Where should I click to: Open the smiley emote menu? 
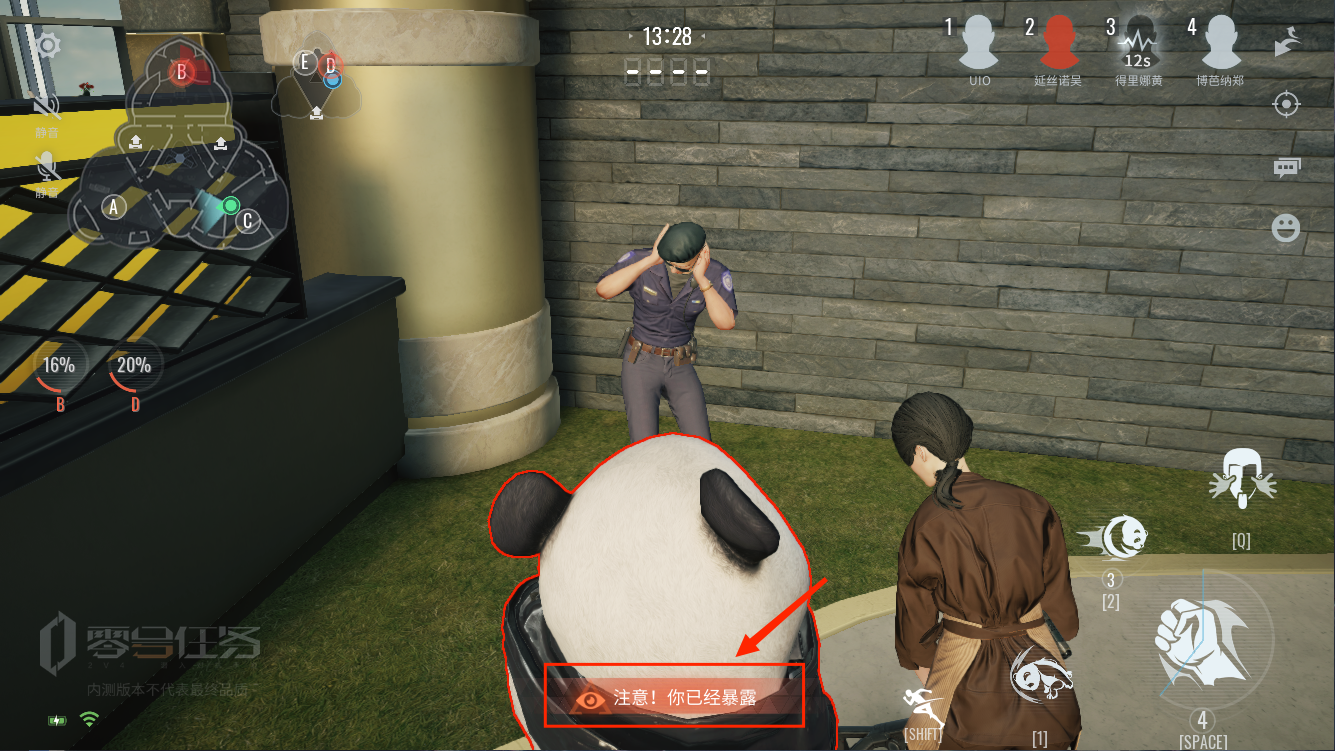click(1286, 228)
